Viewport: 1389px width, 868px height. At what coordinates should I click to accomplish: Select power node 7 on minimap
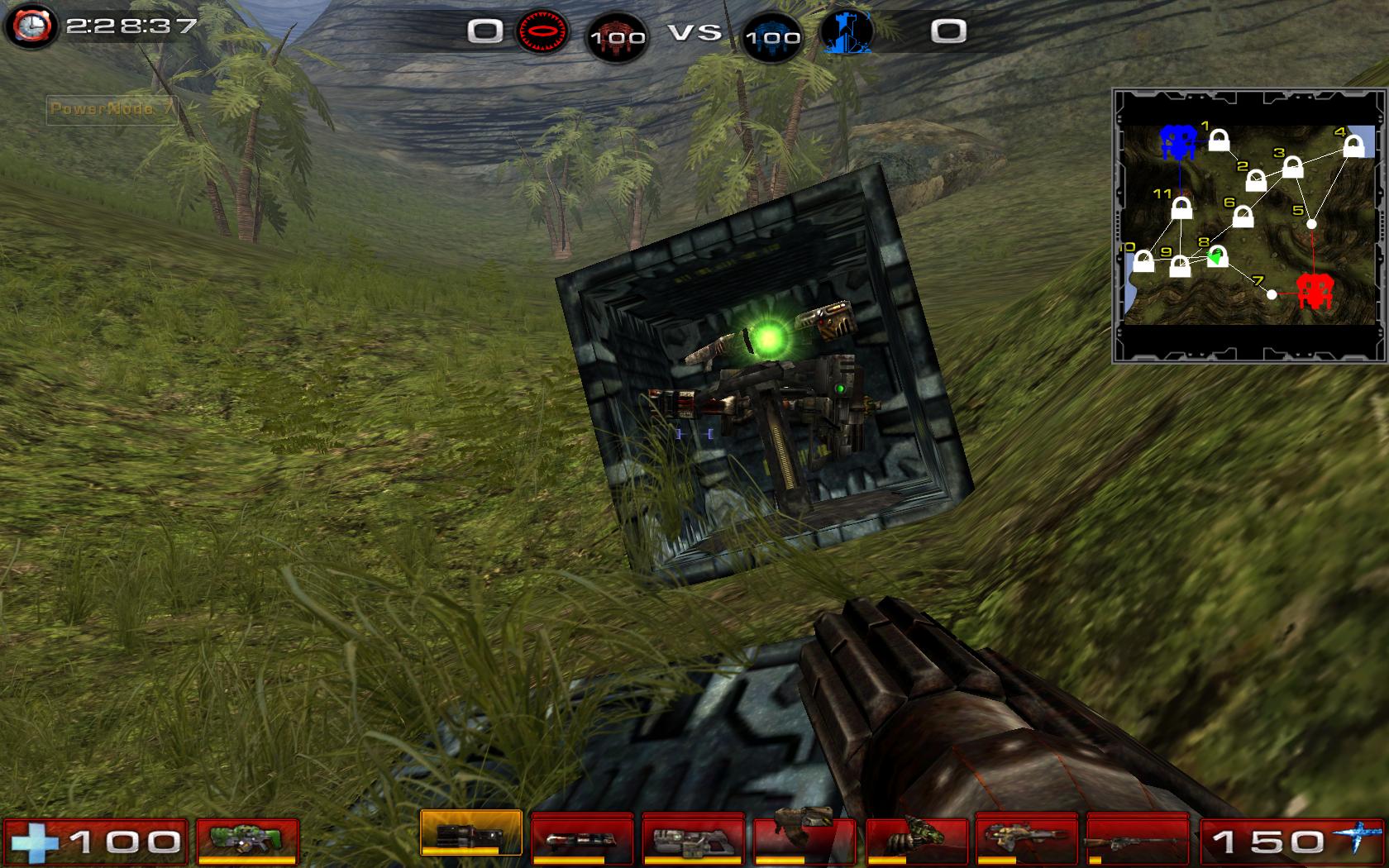pyautogui.click(x=1272, y=294)
